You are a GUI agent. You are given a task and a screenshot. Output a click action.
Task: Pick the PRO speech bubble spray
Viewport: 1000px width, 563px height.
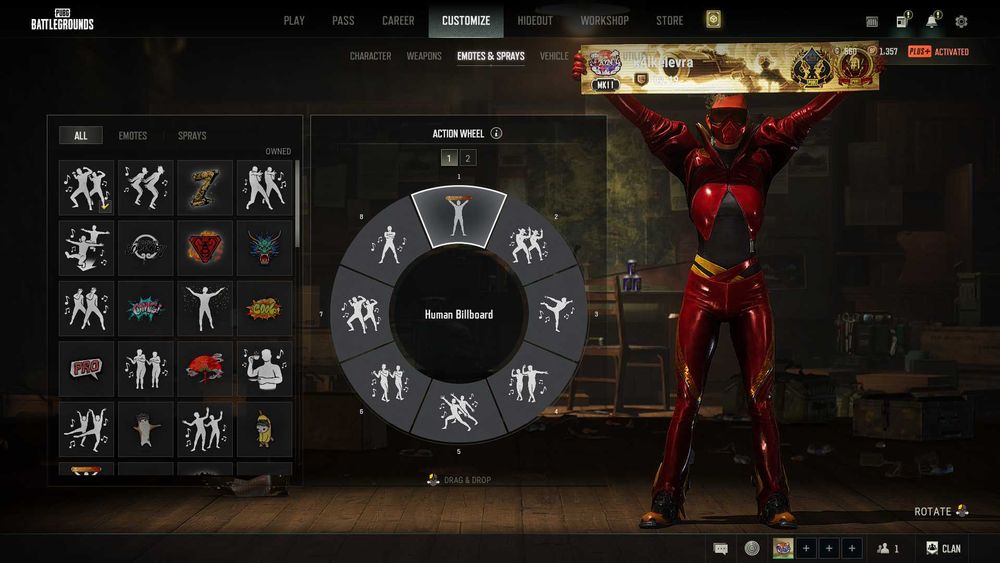[86, 368]
